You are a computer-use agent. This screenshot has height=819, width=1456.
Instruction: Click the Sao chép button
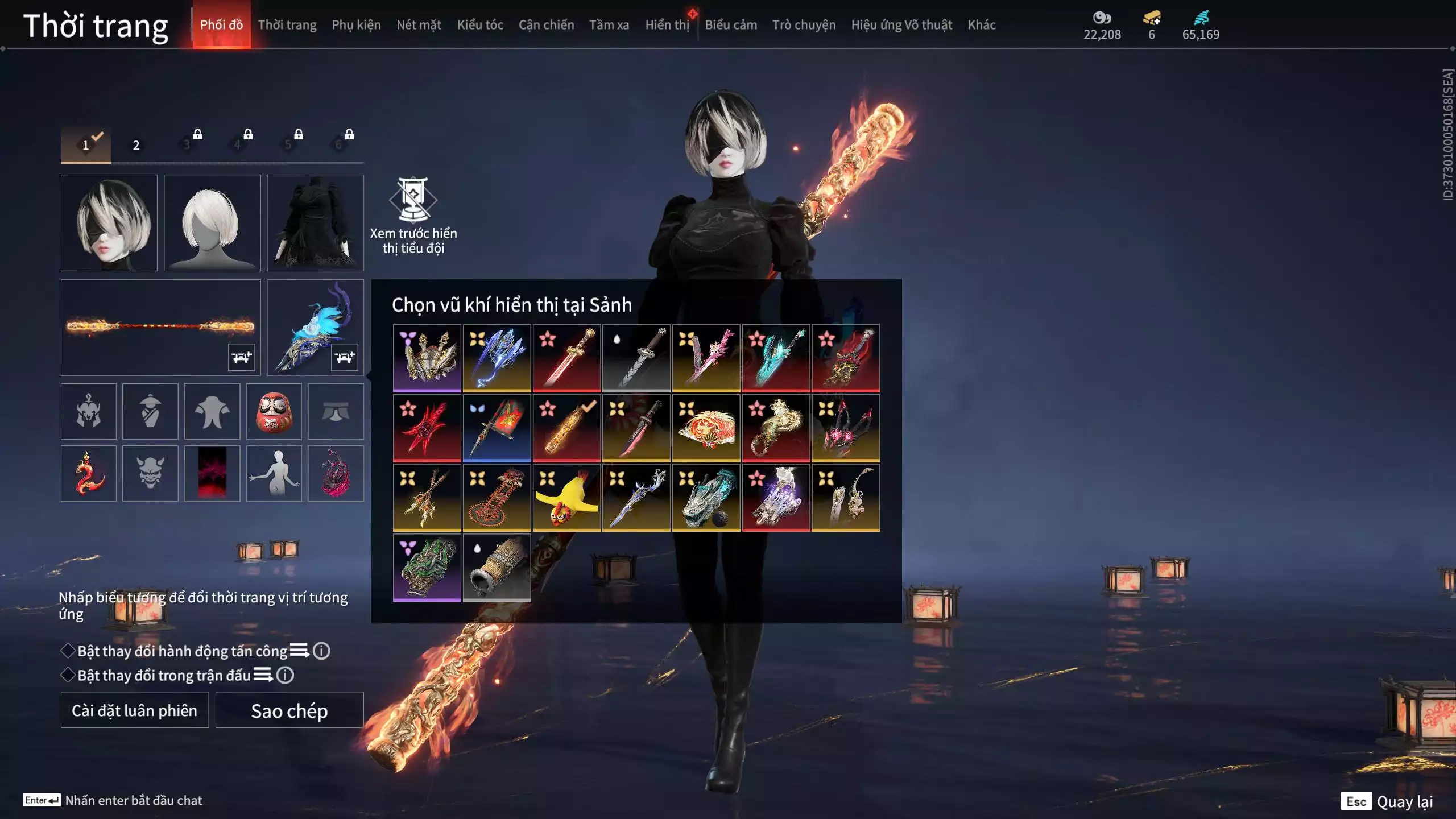[289, 710]
